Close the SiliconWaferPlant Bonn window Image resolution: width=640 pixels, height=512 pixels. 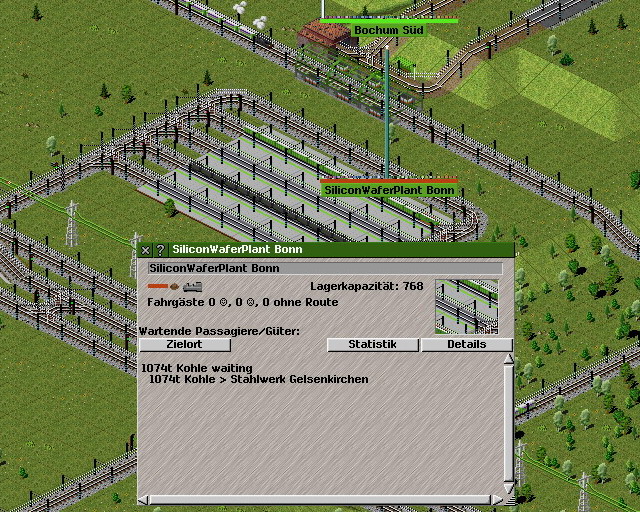pyautogui.click(x=146, y=250)
